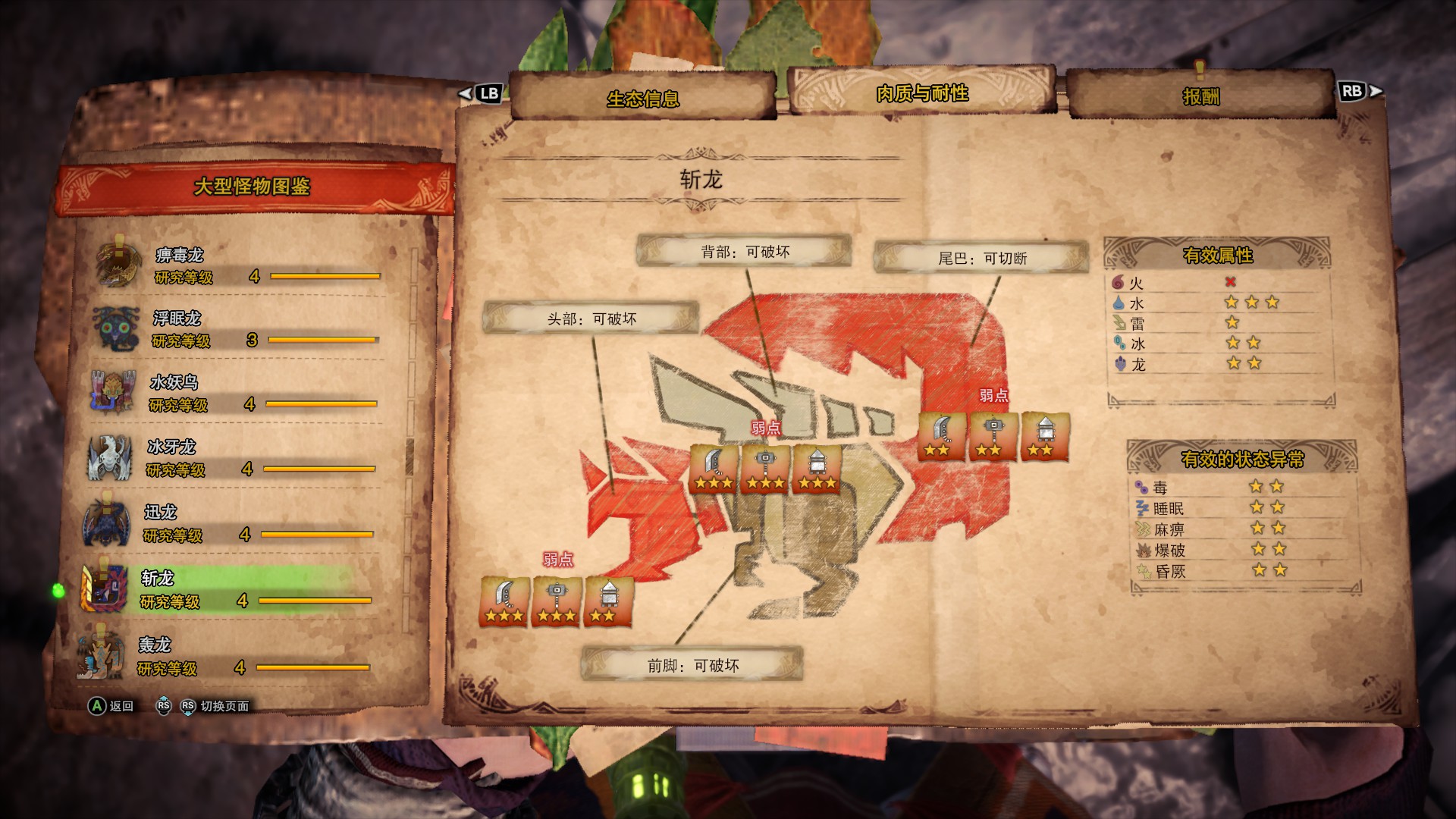Open the 肉质与耐性 tab
Screen dimensions: 1456x819
pyautogui.click(x=921, y=93)
